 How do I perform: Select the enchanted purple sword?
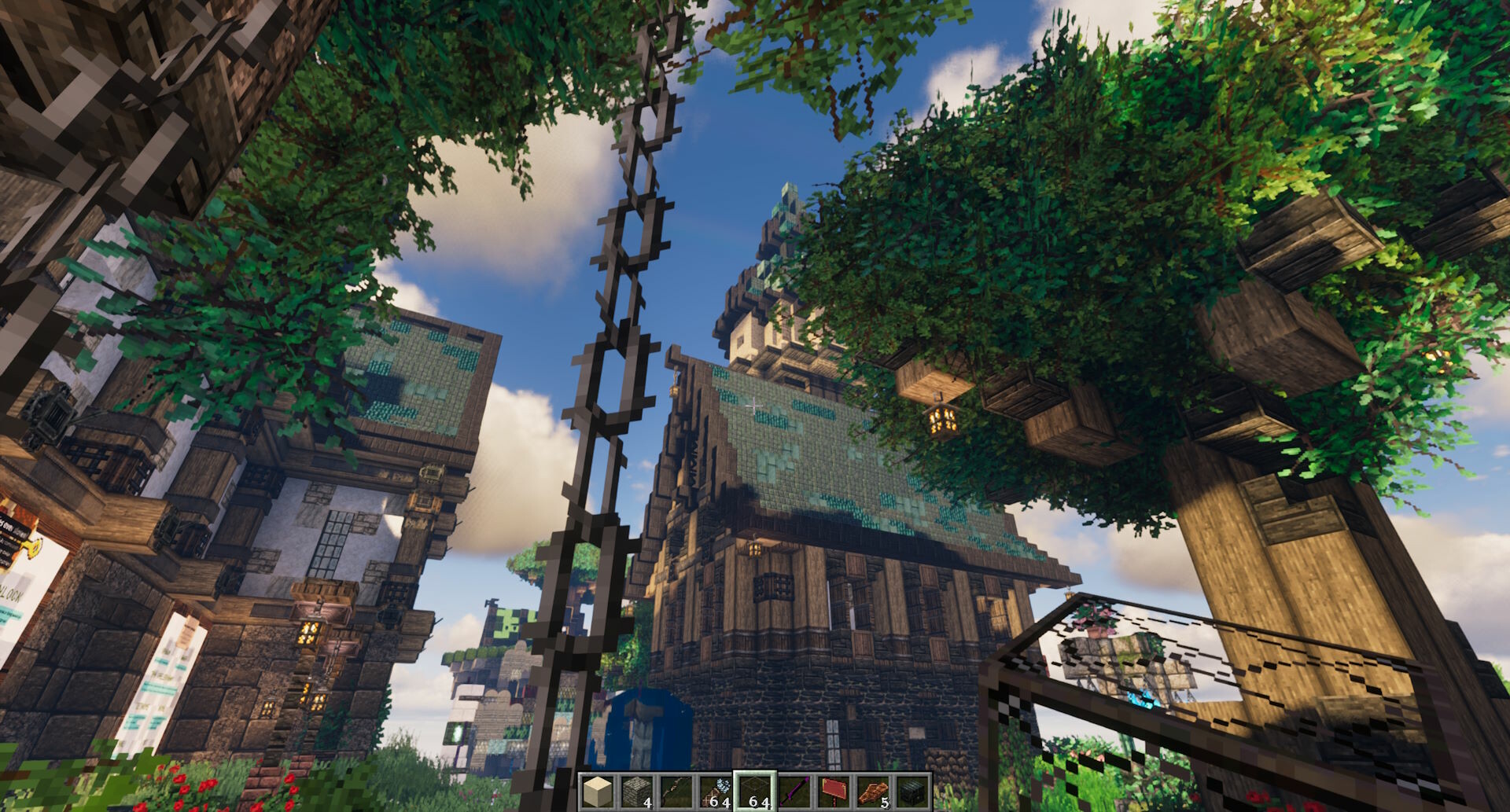coord(795,792)
